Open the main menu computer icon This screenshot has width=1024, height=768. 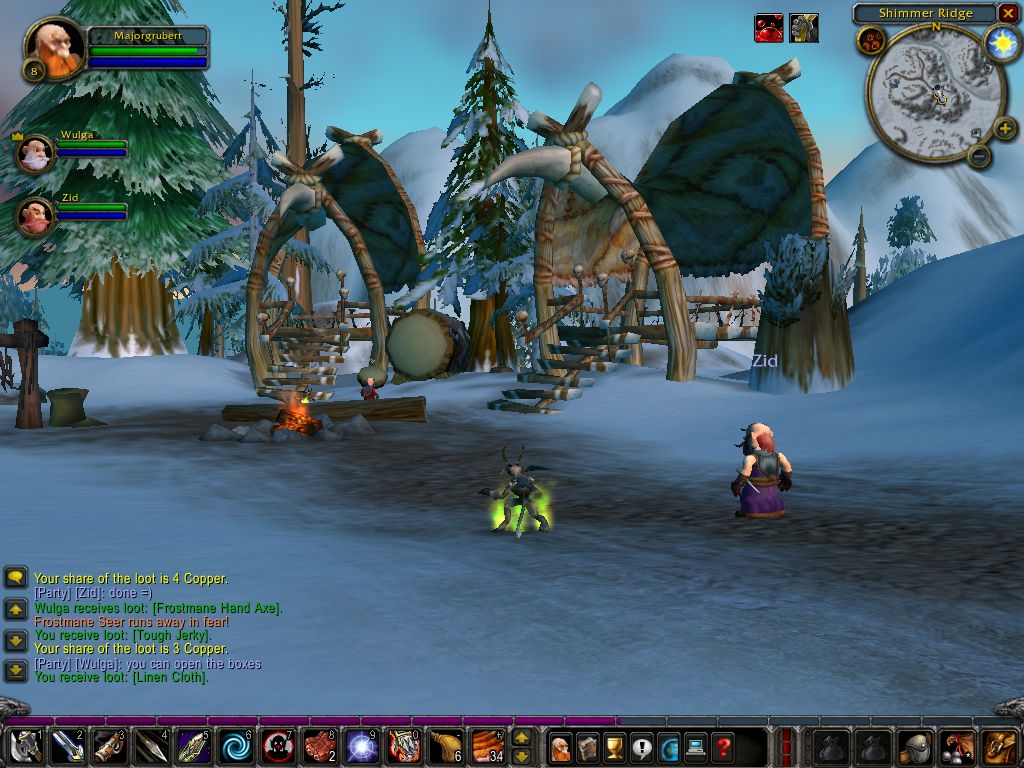coord(695,747)
